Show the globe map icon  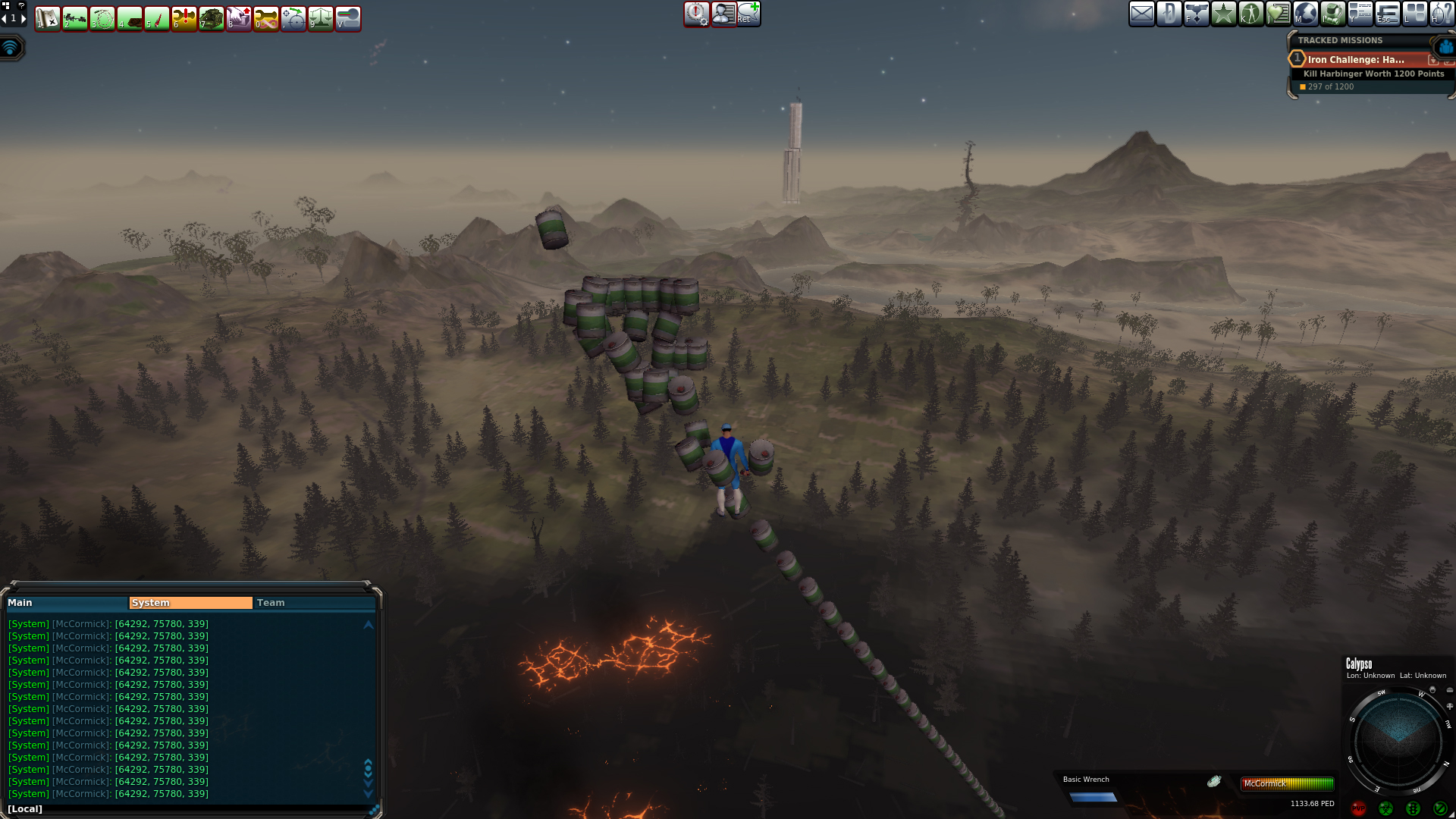click(1305, 14)
